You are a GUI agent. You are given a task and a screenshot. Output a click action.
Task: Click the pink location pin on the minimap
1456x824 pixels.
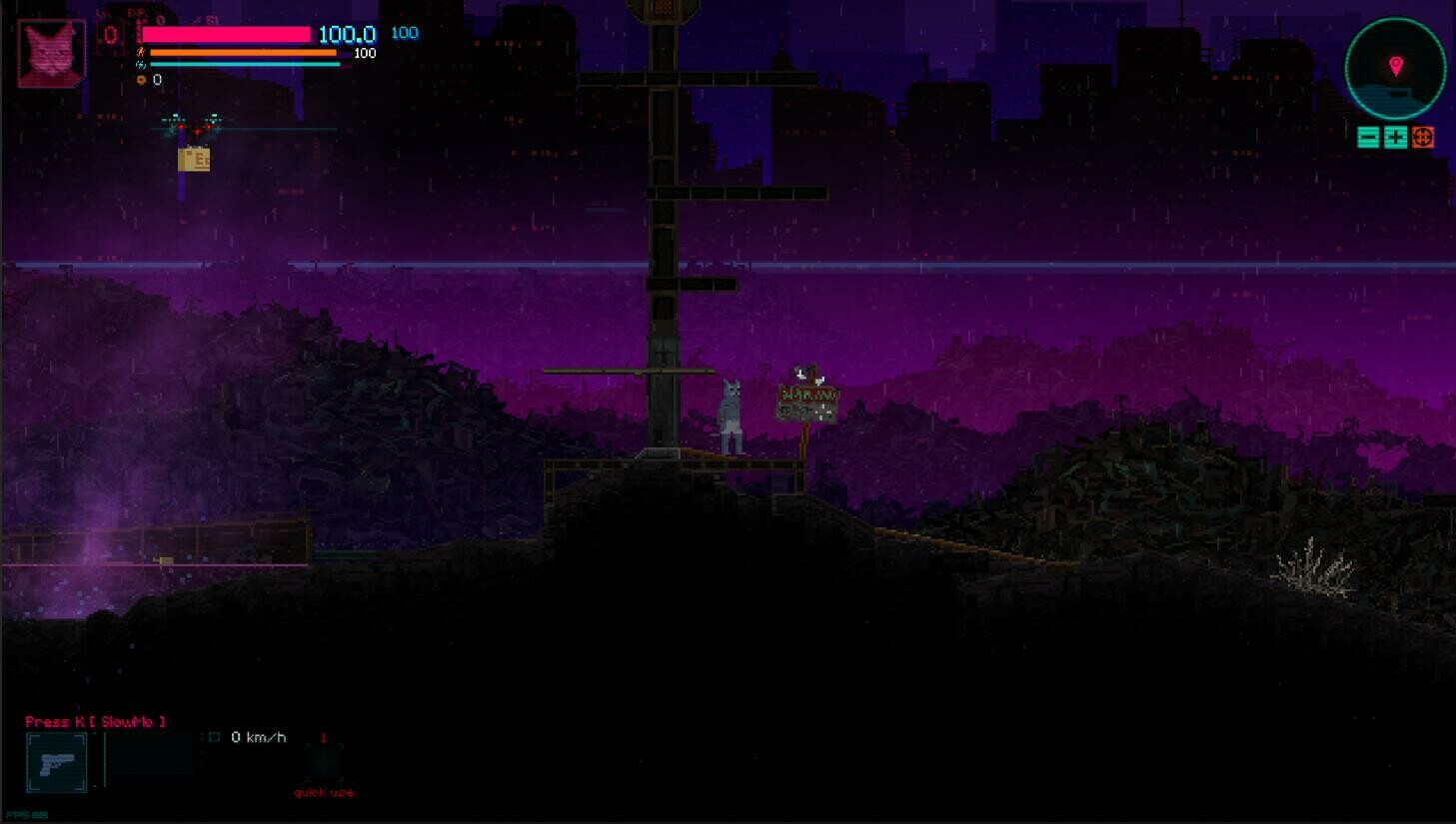tap(1396, 66)
